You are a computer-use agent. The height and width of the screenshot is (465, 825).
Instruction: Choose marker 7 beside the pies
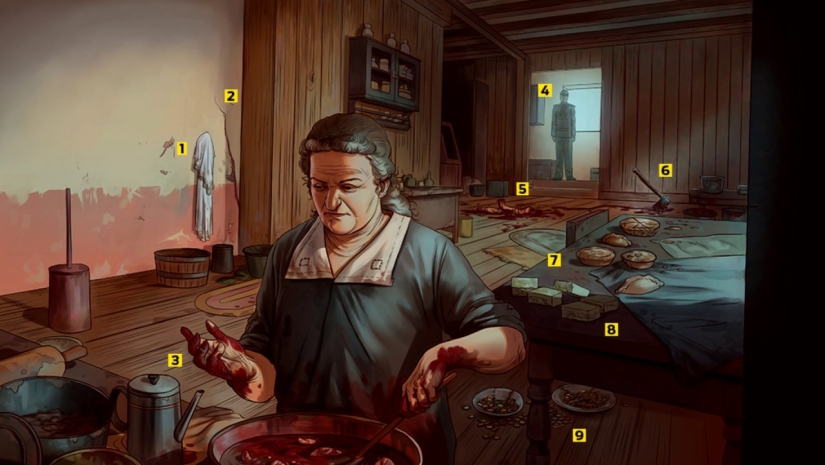pos(554,260)
